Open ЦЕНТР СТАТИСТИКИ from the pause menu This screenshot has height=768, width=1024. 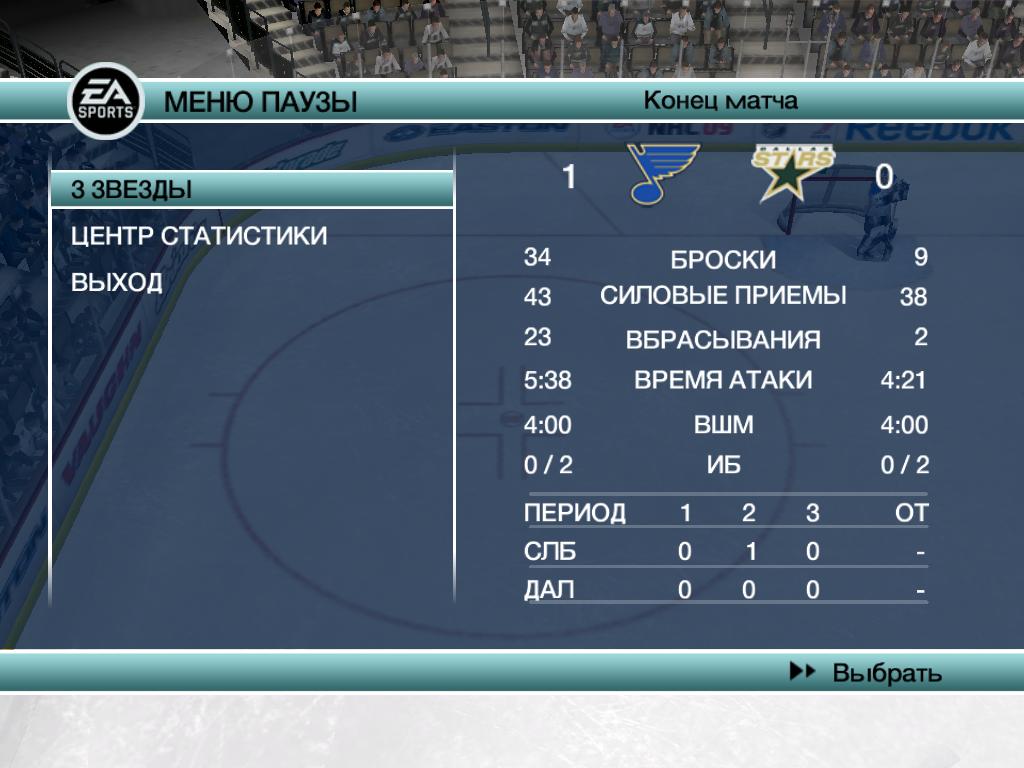[x=199, y=236]
